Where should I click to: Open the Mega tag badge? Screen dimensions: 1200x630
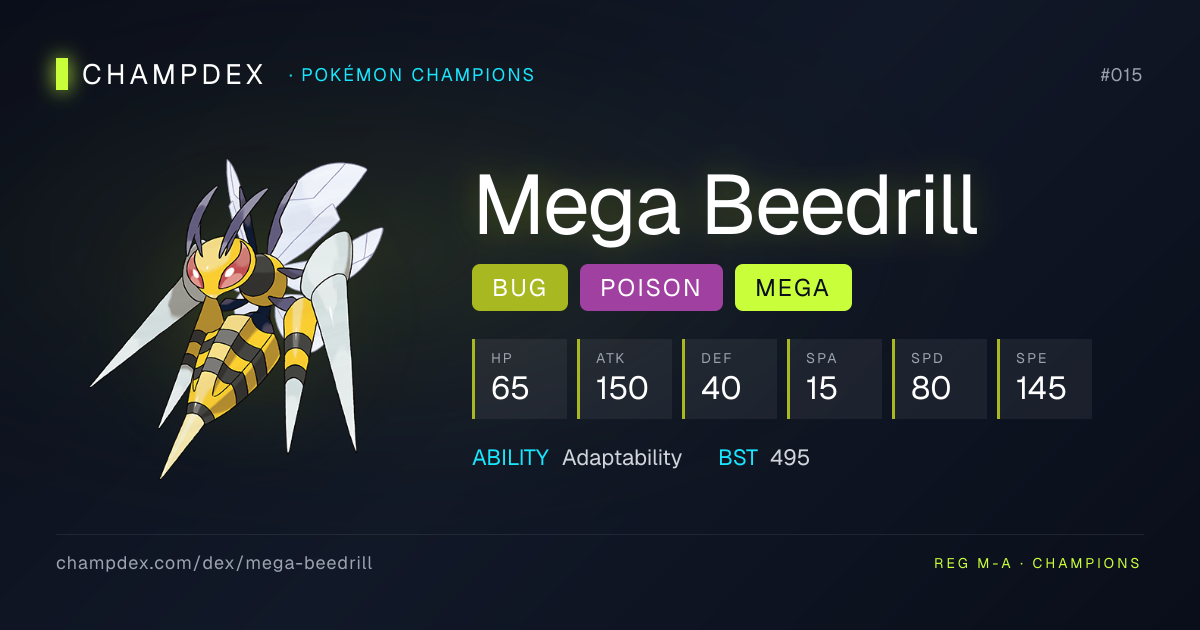[x=793, y=288]
